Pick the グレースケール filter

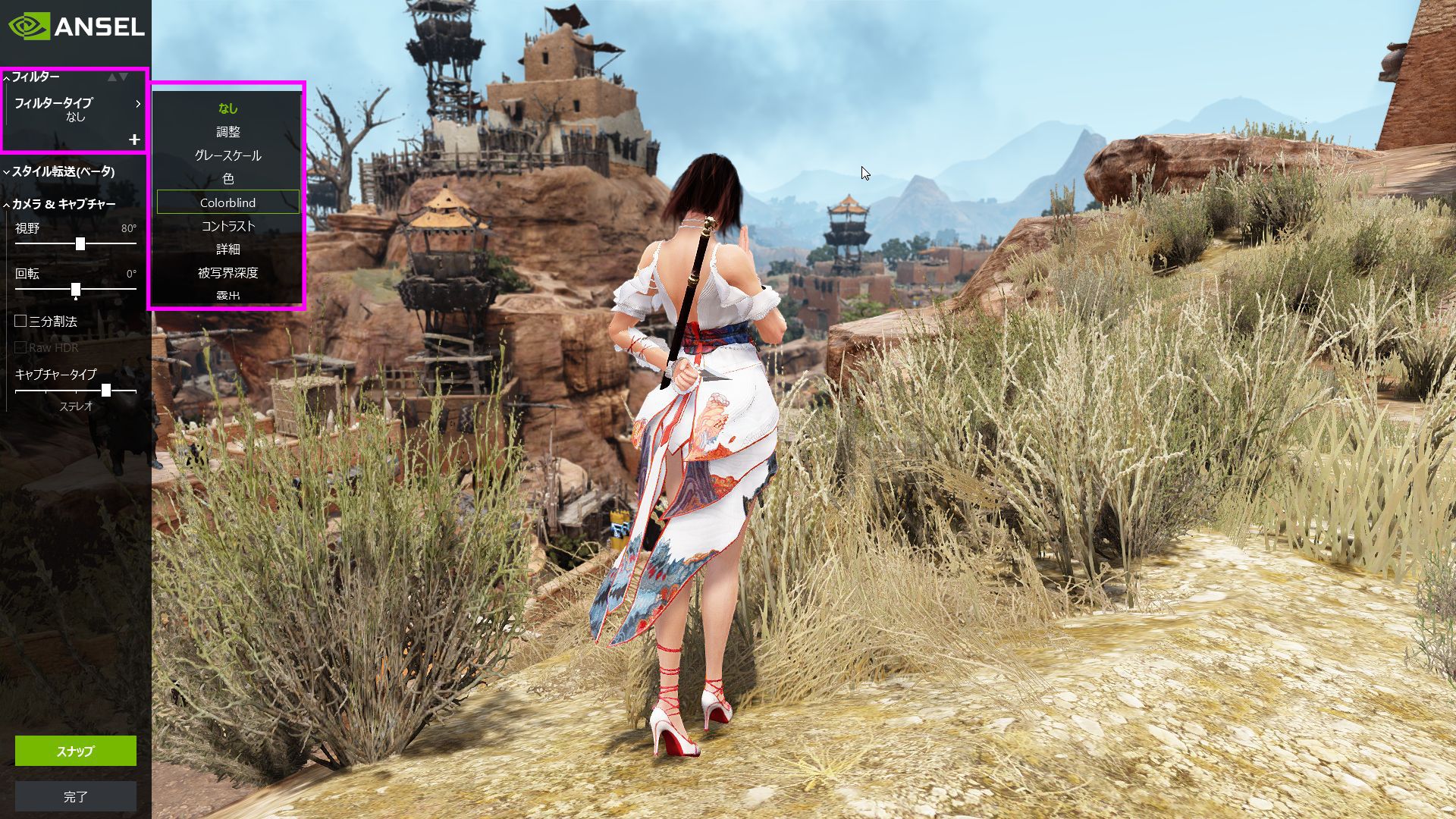click(227, 155)
